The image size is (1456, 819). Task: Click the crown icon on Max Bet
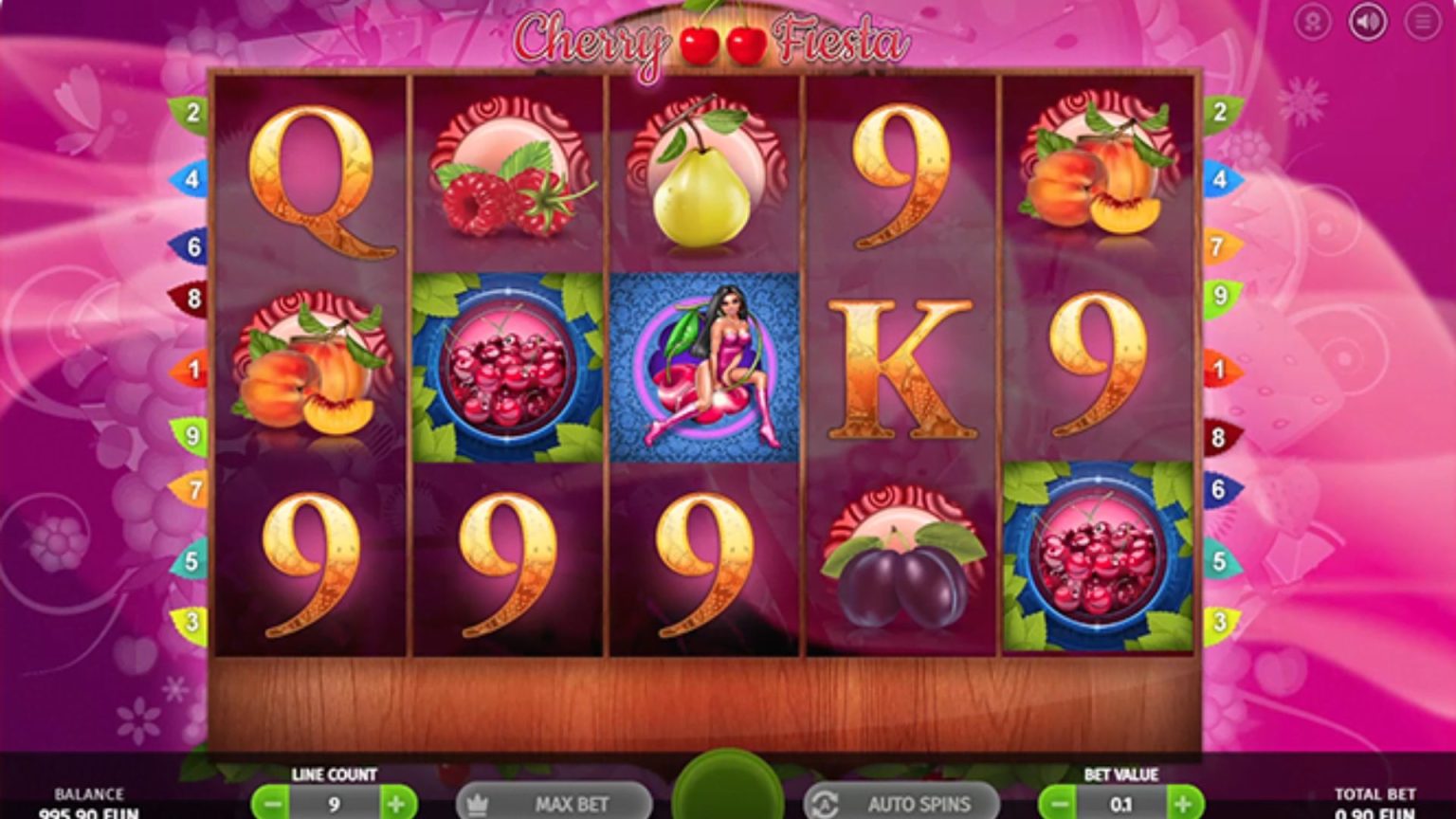click(477, 803)
